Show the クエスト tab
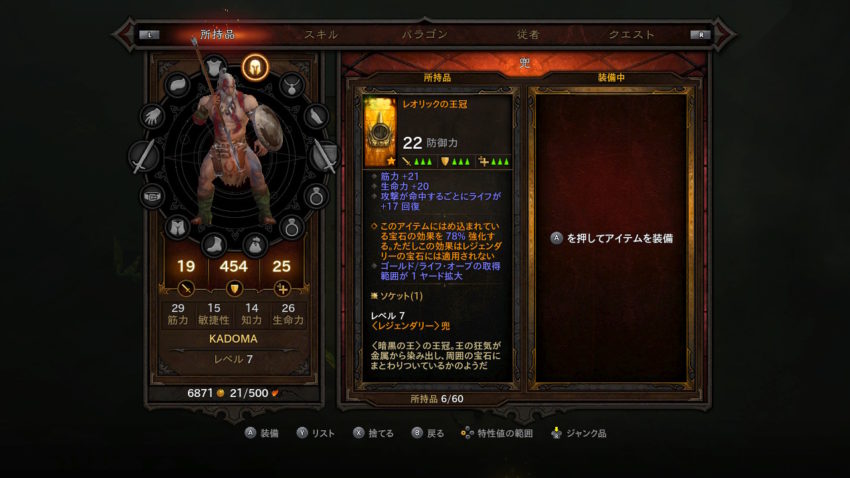This screenshot has width=850, height=478. tap(631, 34)
